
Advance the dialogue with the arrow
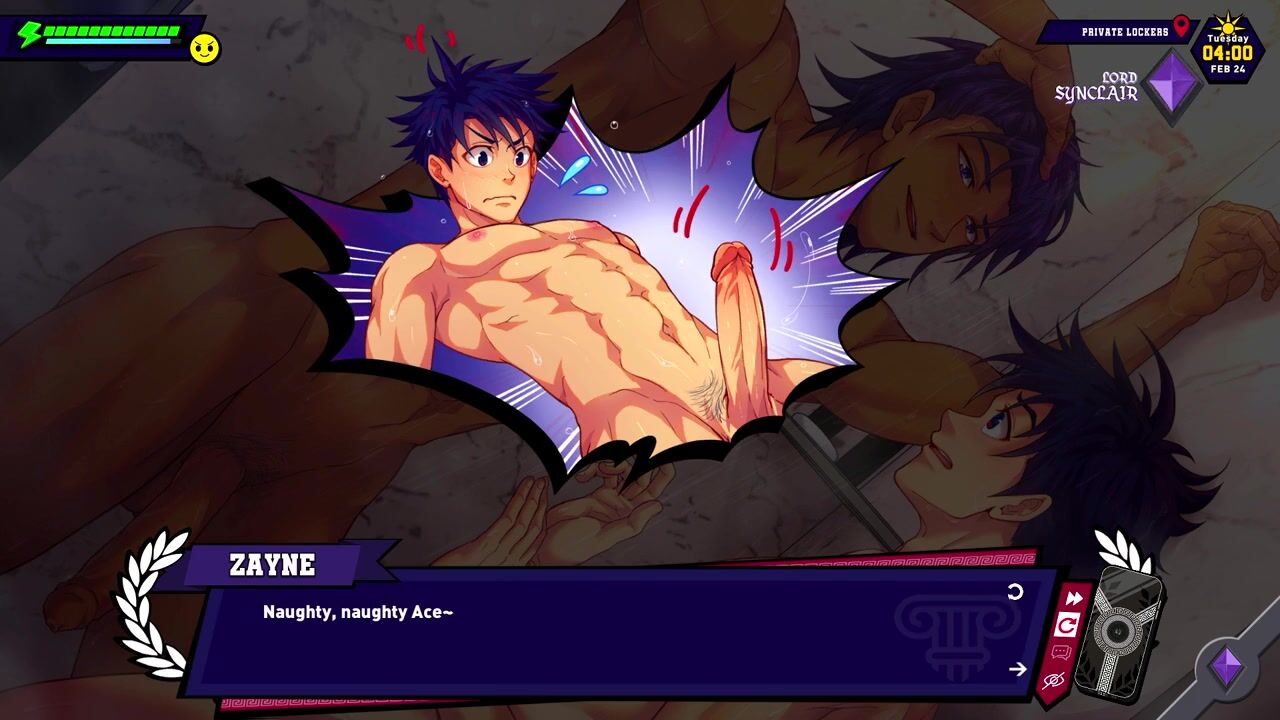pos(1018,669)
